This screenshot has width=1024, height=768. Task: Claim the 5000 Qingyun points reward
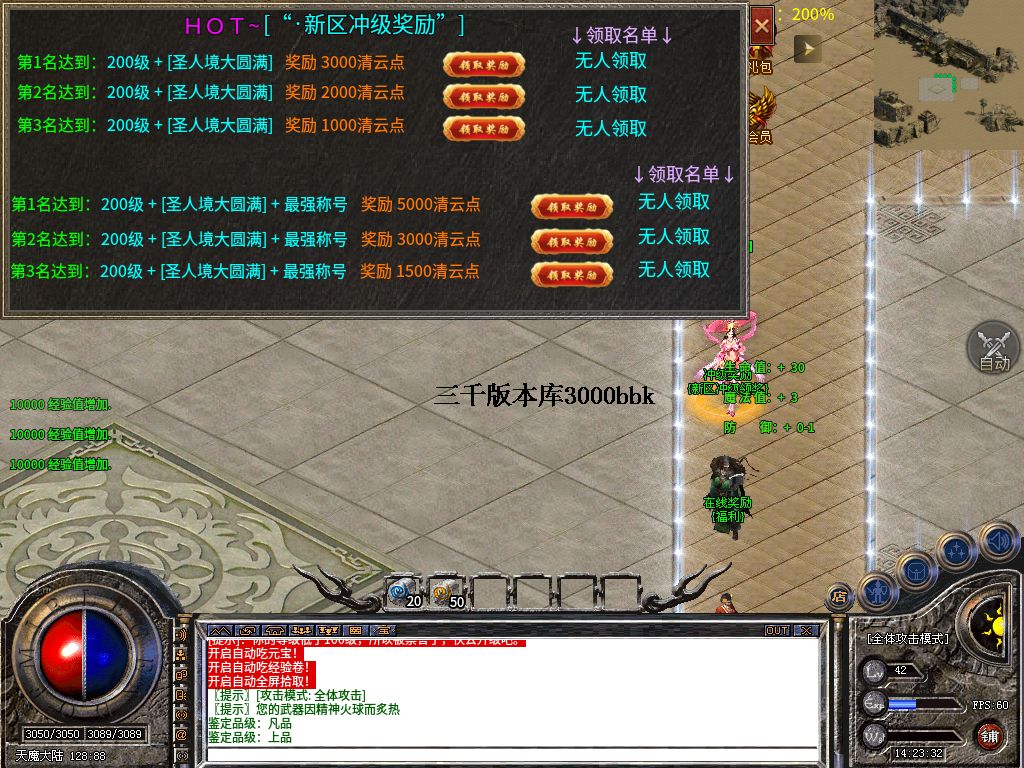pyautogui.click(x=571, y=207)
